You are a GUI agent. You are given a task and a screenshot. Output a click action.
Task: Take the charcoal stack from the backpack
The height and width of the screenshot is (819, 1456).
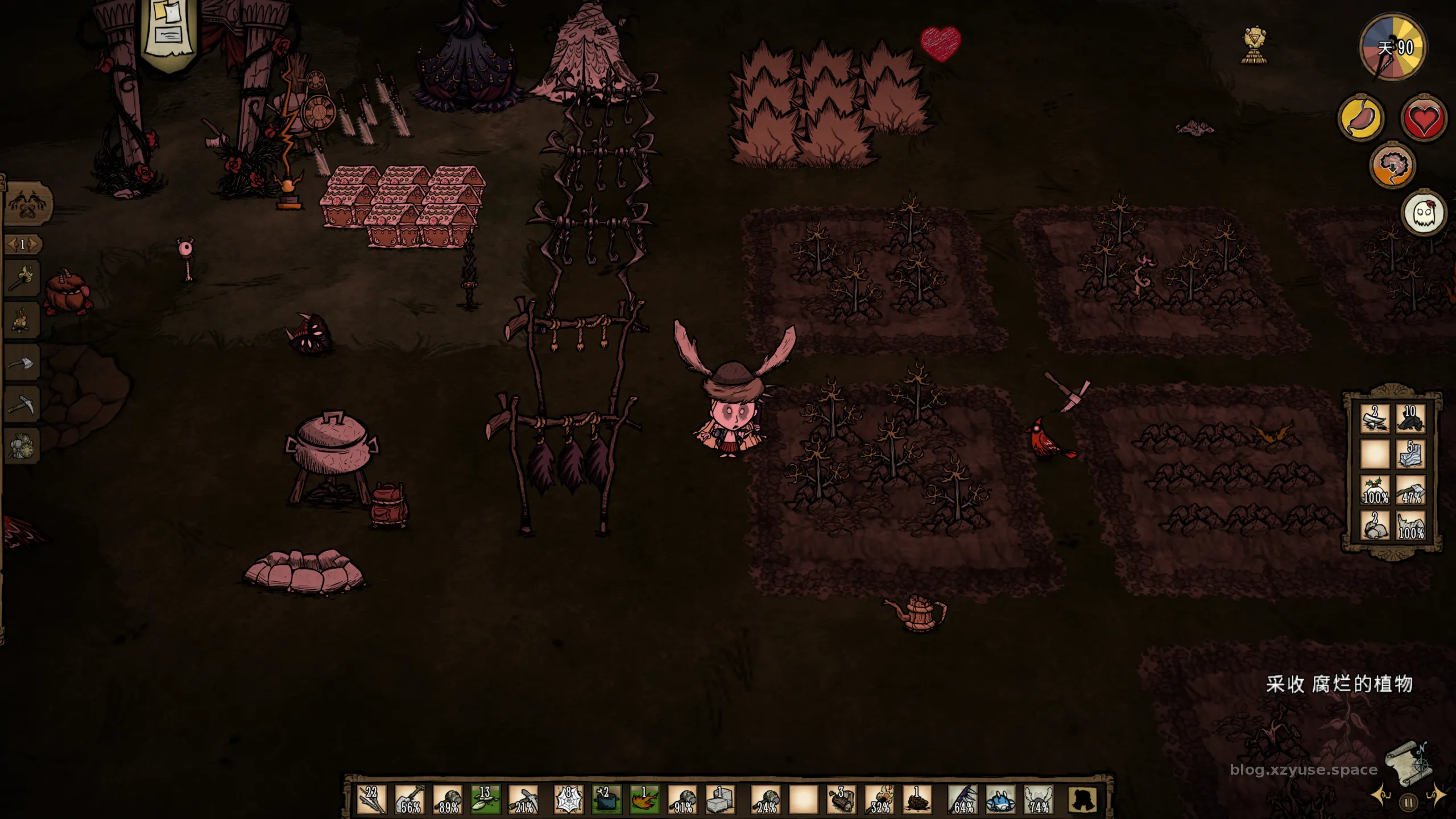[x=1410, y=418]
